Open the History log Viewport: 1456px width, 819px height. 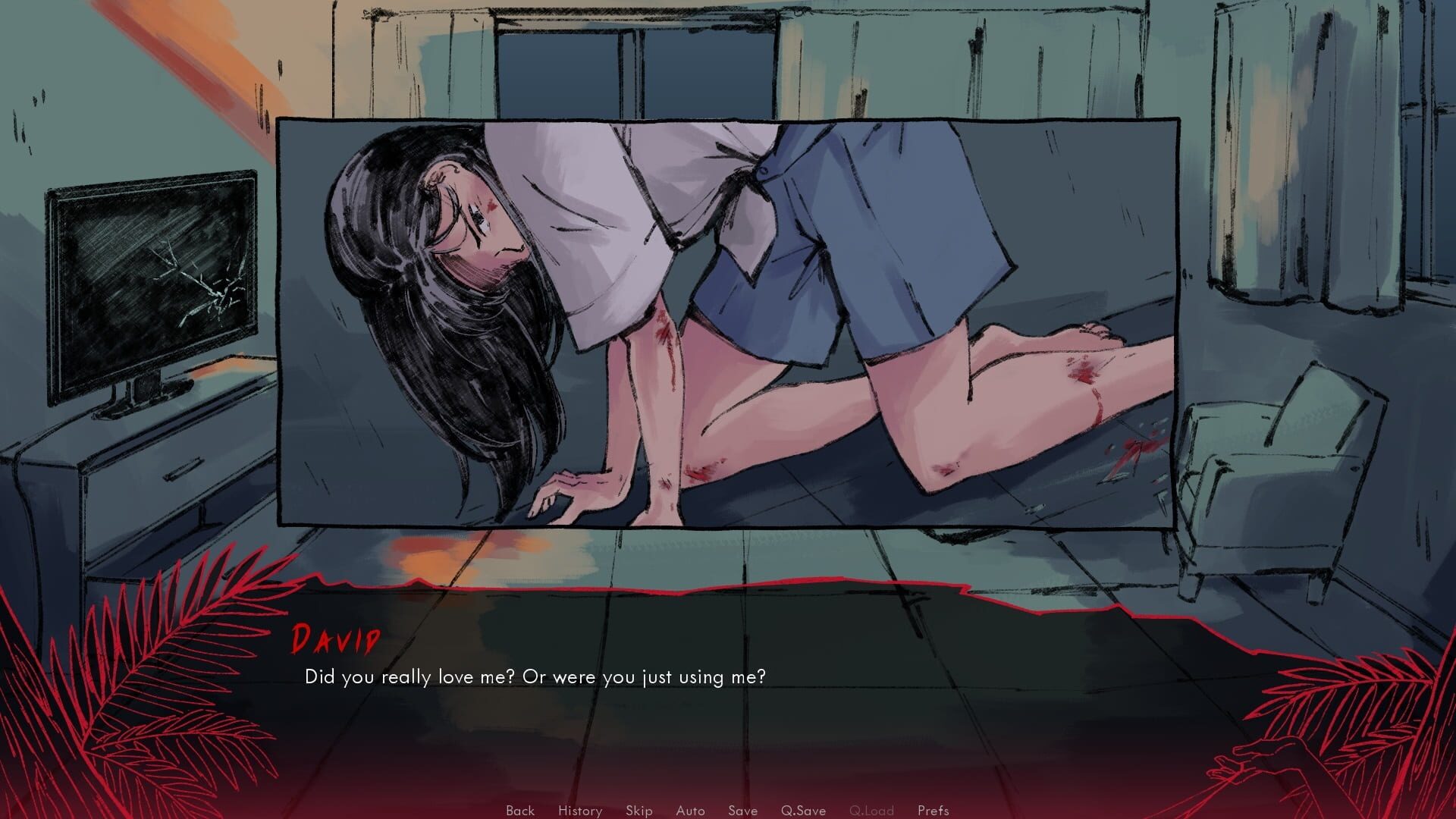coord(579,810)
